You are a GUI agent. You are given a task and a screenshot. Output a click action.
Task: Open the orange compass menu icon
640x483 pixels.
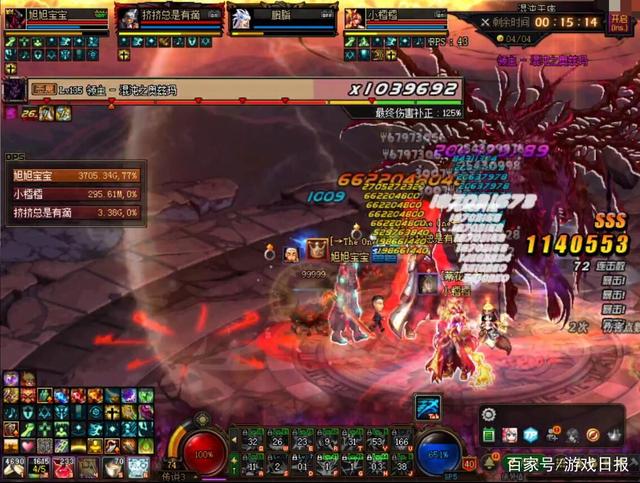(593, 435)
